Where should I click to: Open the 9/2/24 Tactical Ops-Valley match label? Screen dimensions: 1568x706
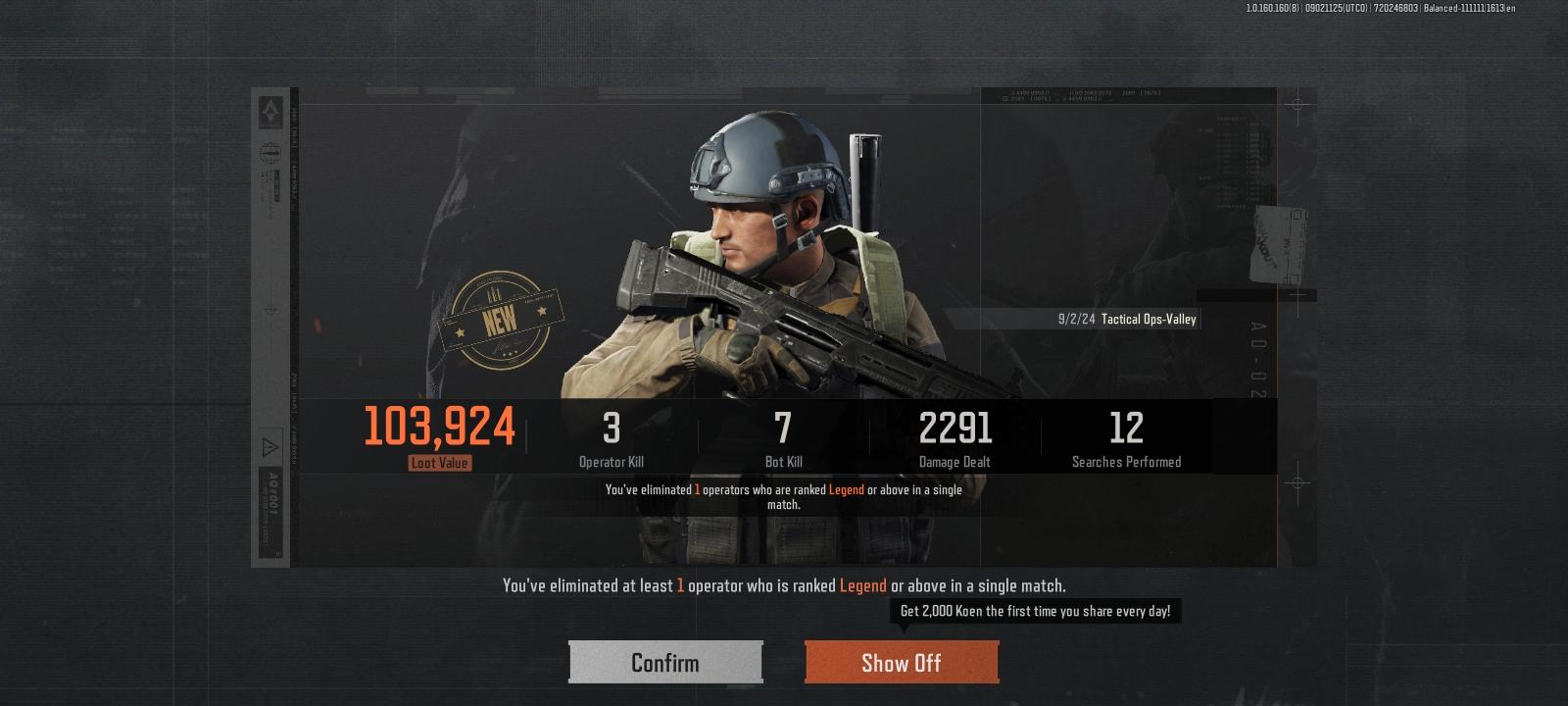click(x=1127, y=319)
